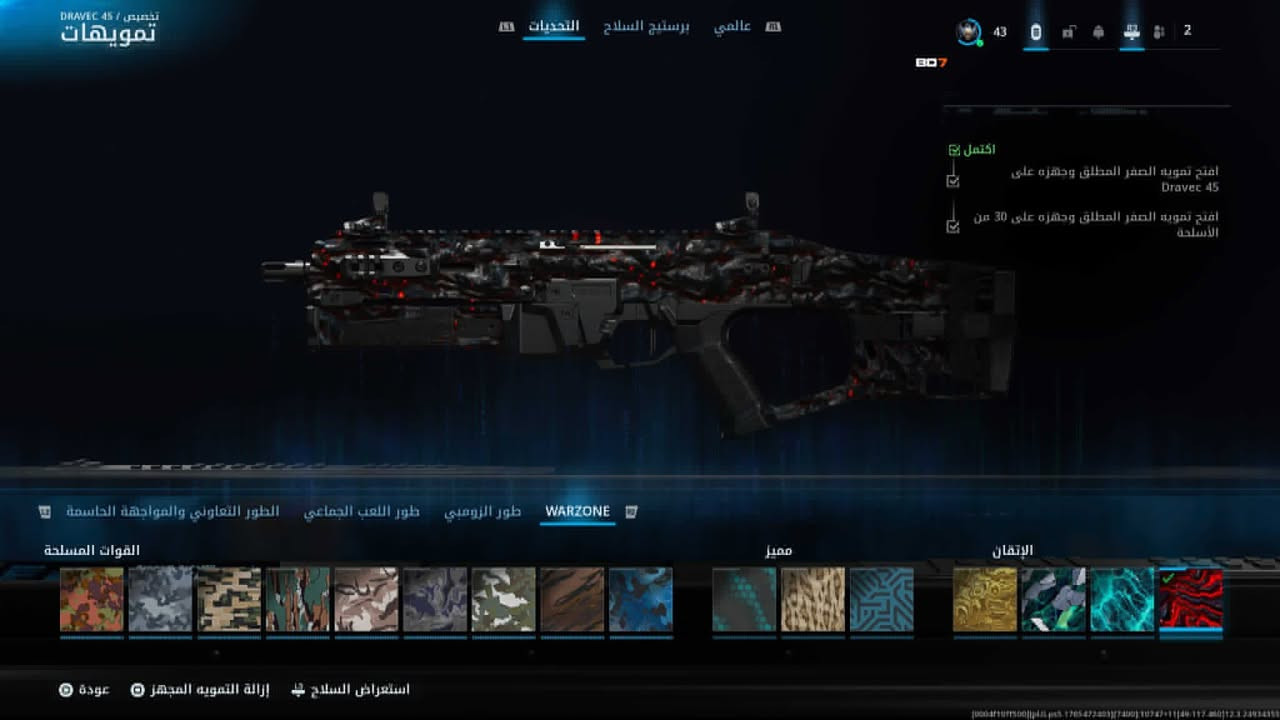This screenshot has height=720, width=1280.
Task: Click the player emblem in the top bar
Action: (x=967, y=31)
